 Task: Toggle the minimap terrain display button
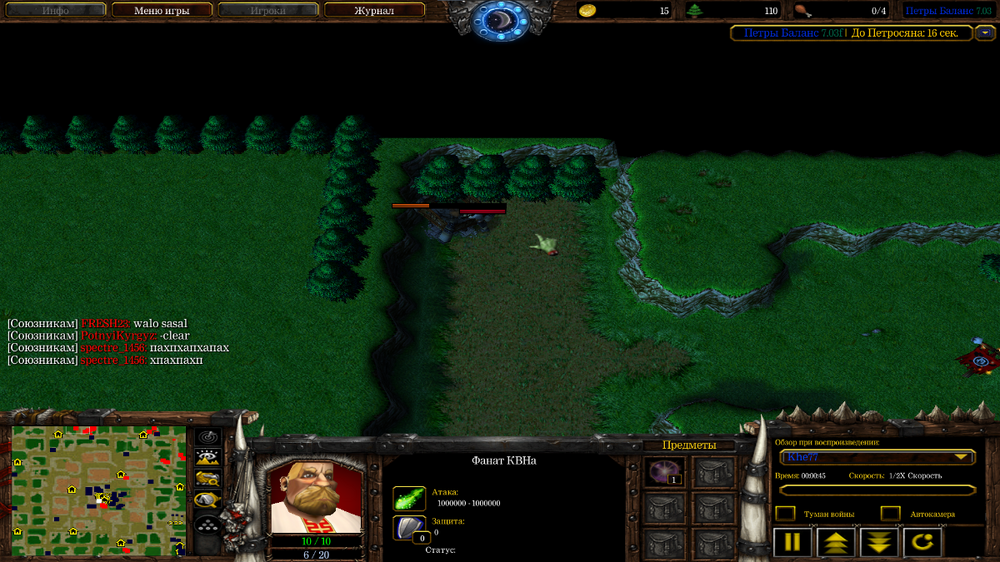[x=208, y=460]
